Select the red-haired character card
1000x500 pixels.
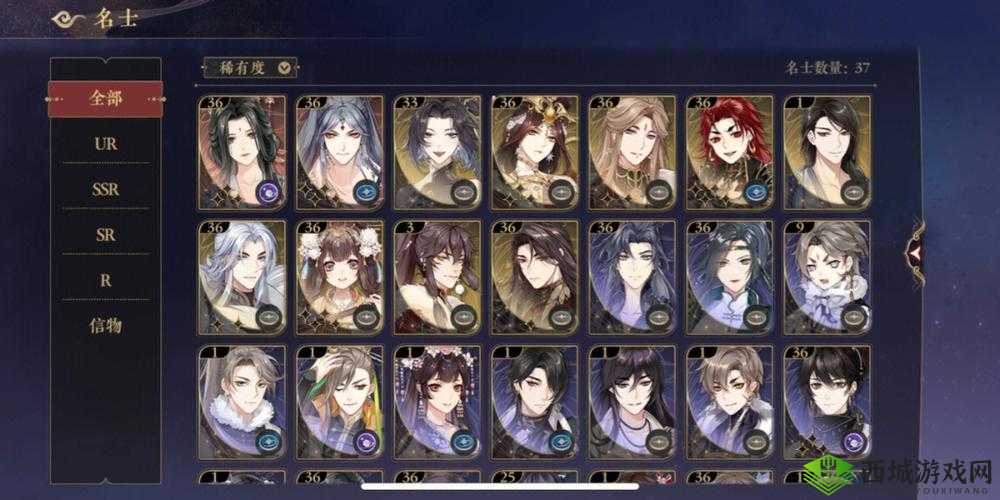730,152
